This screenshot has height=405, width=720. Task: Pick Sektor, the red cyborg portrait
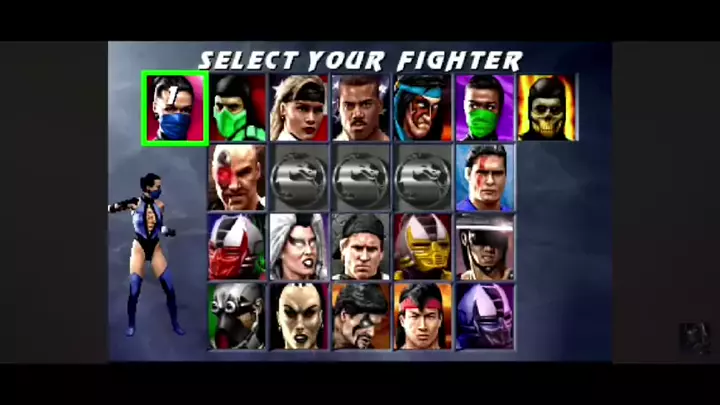coord(237,246)
